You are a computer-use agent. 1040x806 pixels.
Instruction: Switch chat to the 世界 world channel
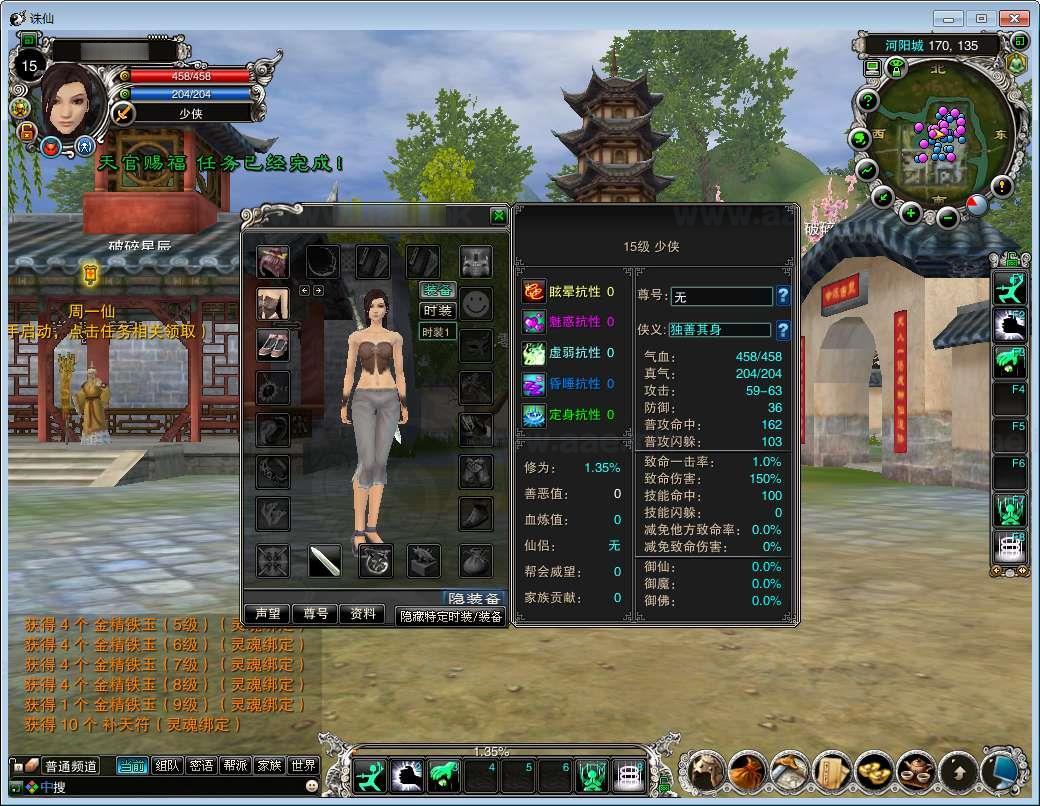point(302,766)
